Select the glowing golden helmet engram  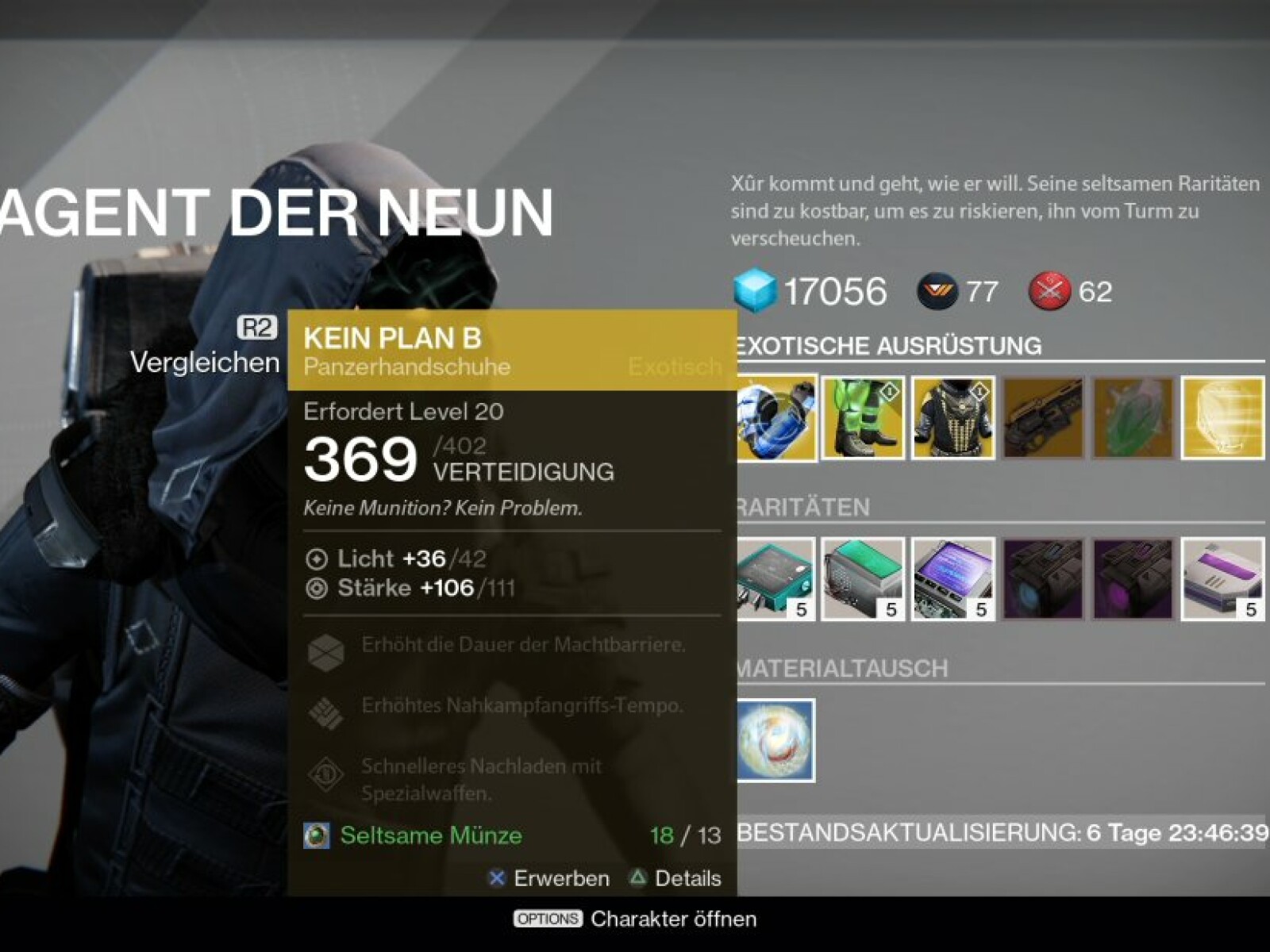1222,418
